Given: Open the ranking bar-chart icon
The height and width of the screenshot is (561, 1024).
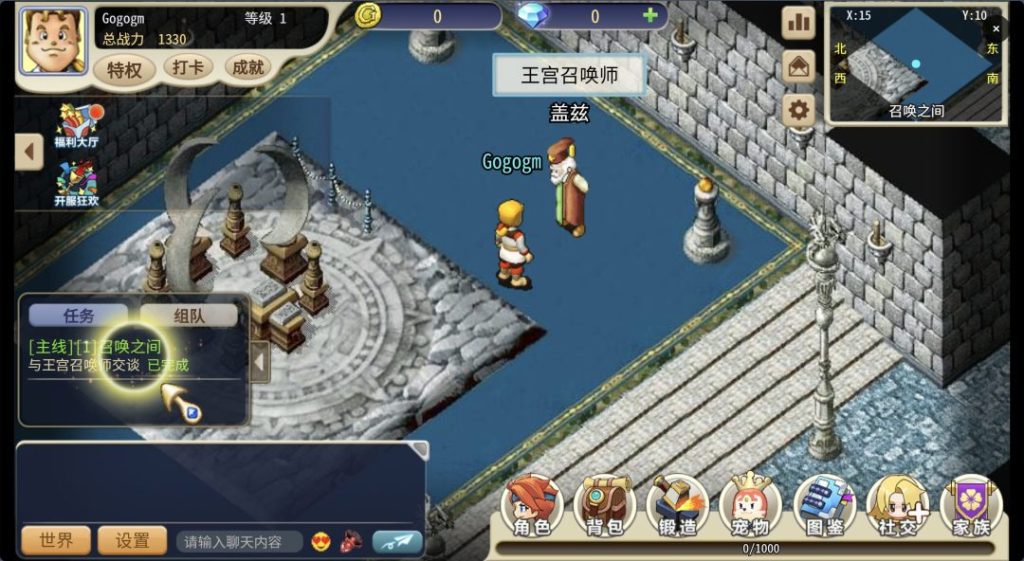Looking at the screenshot, I should click(798, 22).
